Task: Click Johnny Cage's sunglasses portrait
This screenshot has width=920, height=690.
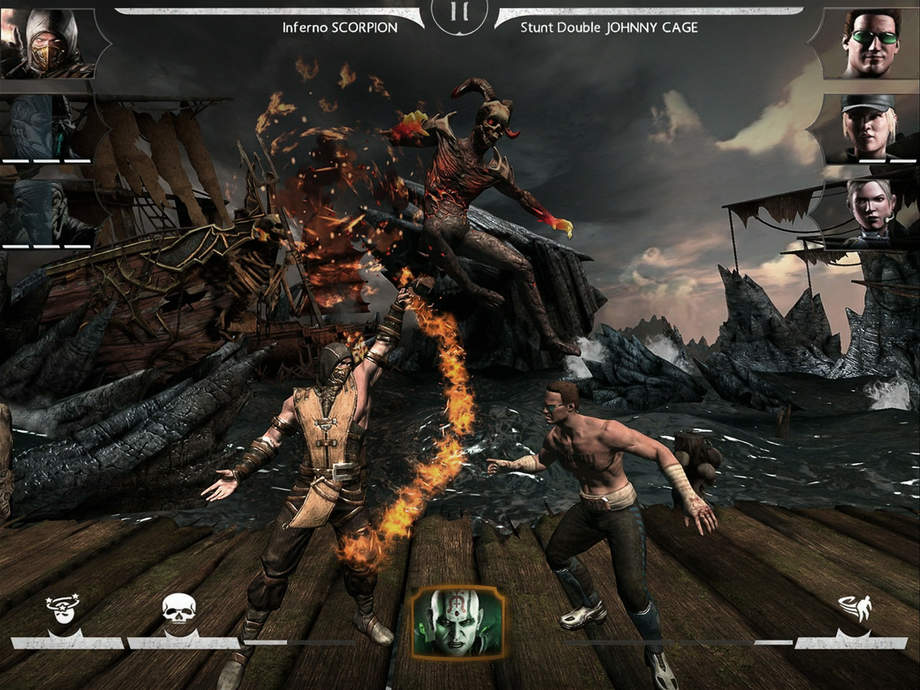Action: (868, 42)
